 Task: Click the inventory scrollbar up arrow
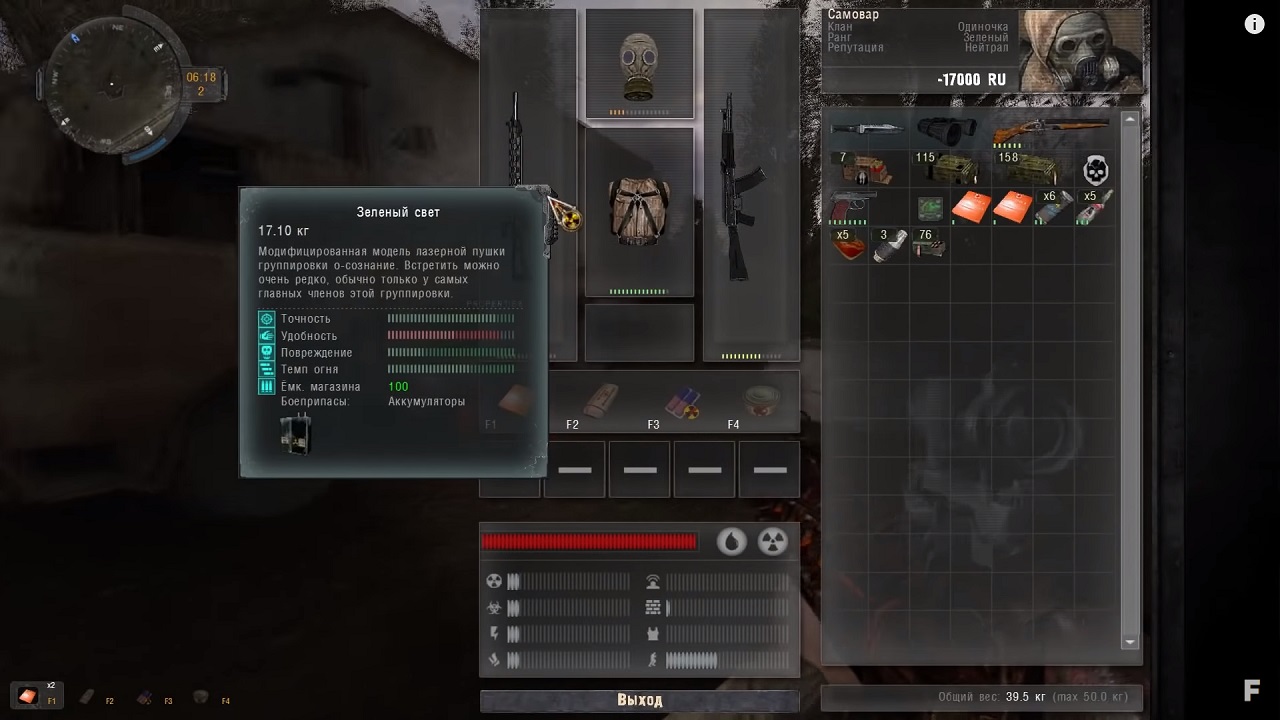tap(1130, 120)
